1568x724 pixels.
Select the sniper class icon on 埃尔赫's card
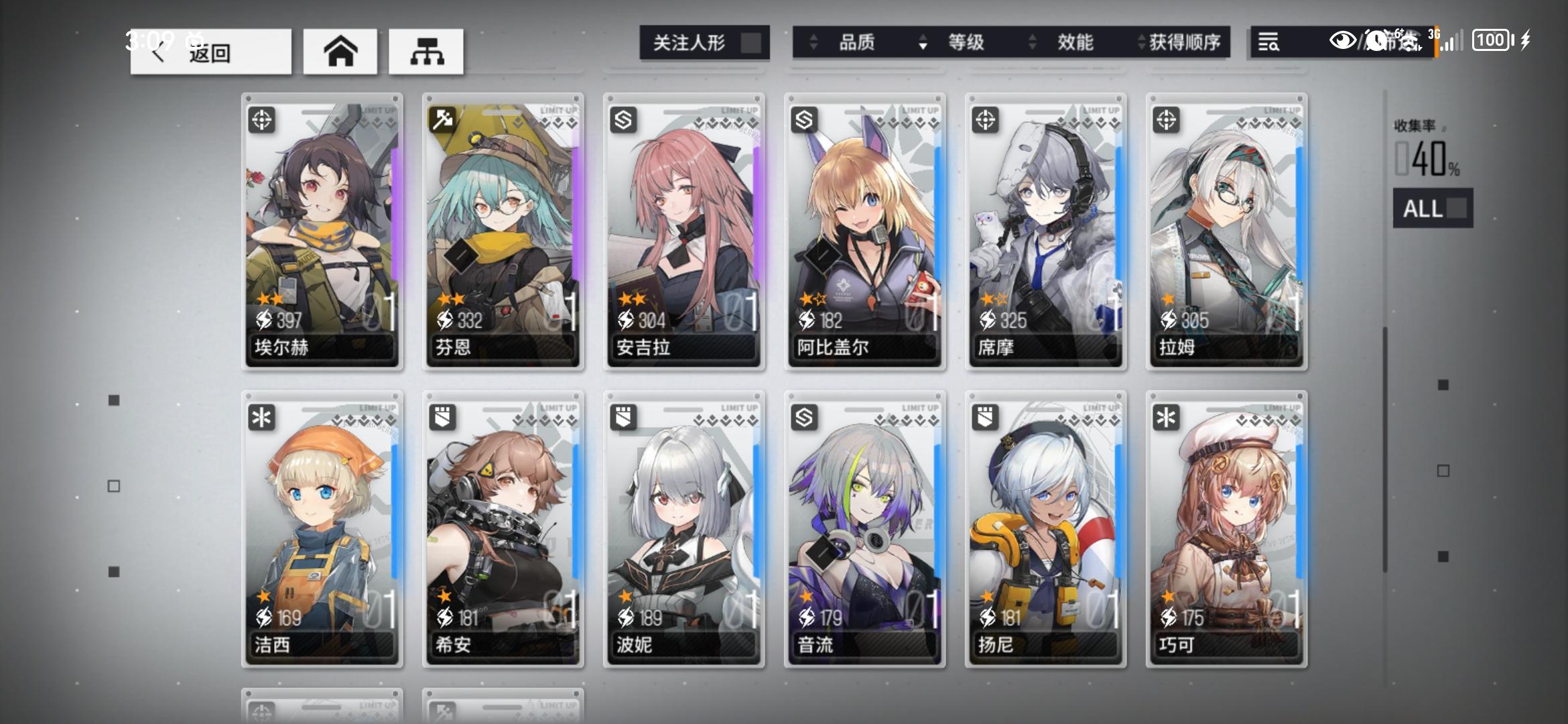pos(263,119)
